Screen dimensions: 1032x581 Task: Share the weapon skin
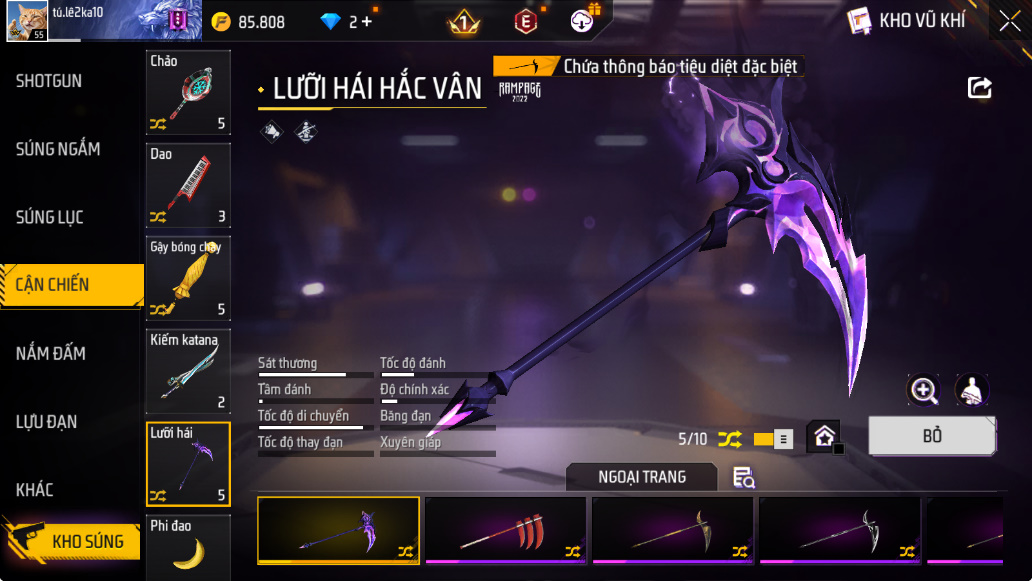click(980, 88)
